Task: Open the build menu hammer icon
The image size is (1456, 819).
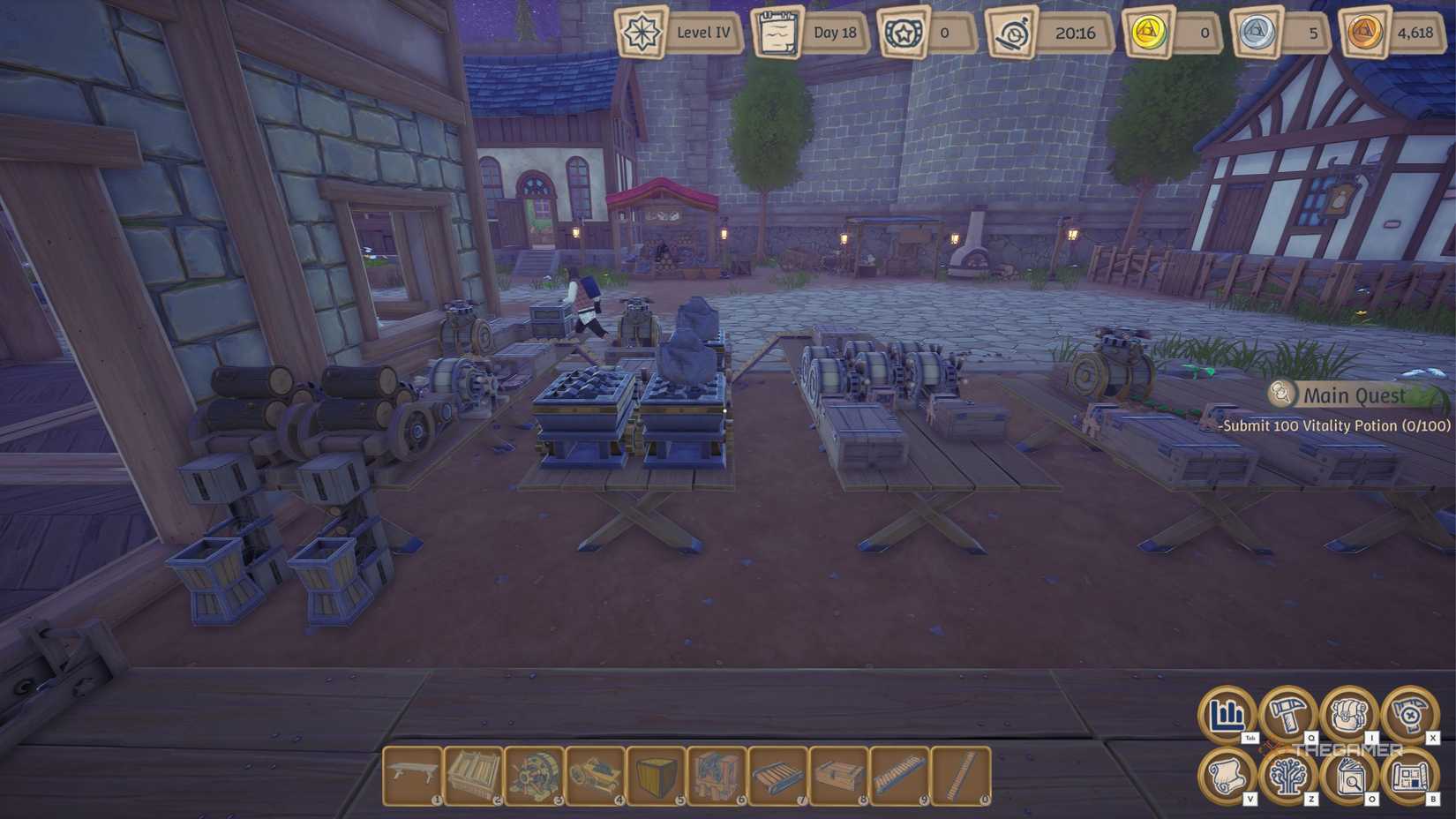Action: point(1287,715)
